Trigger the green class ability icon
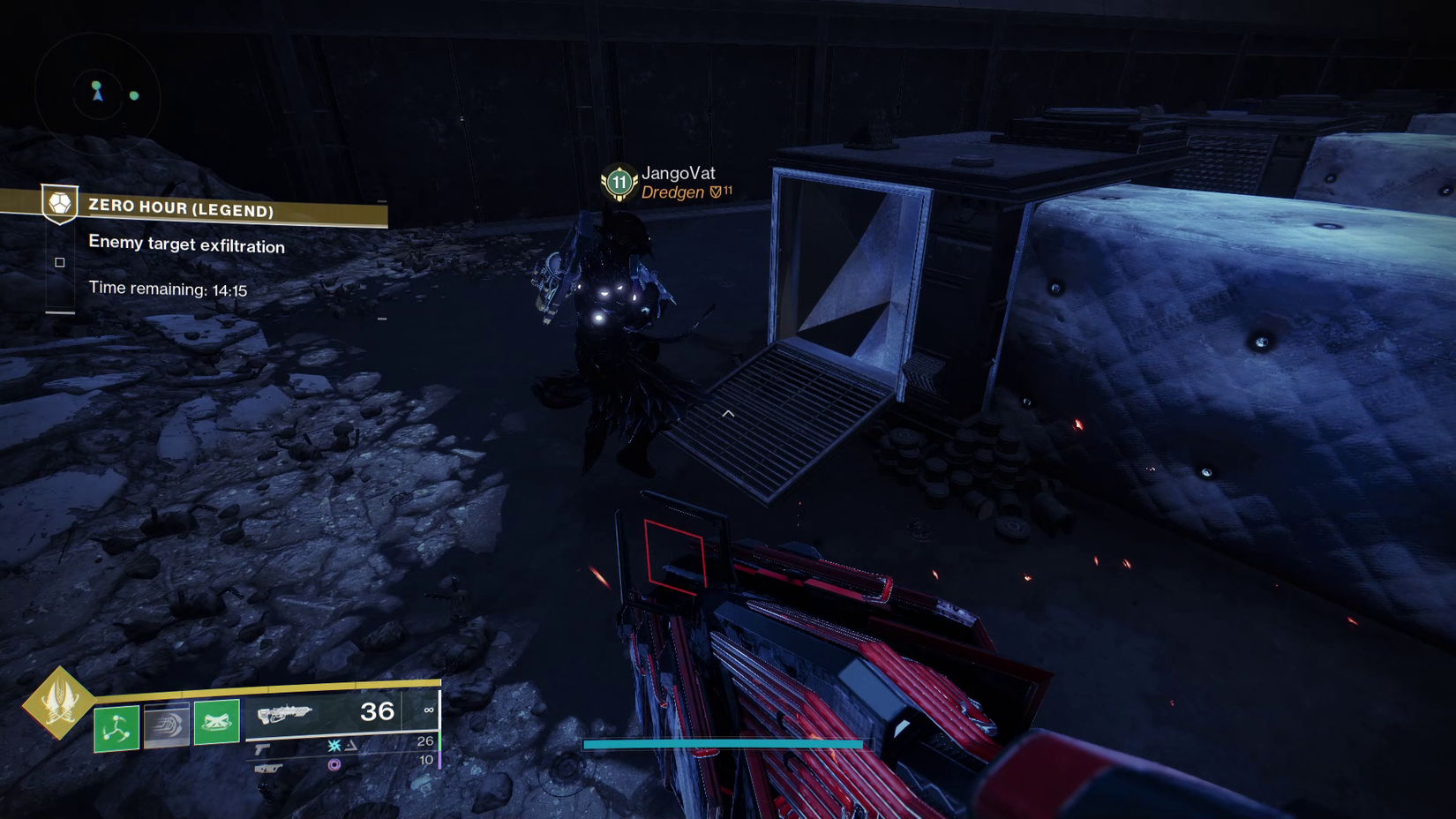 click(217, 722)
